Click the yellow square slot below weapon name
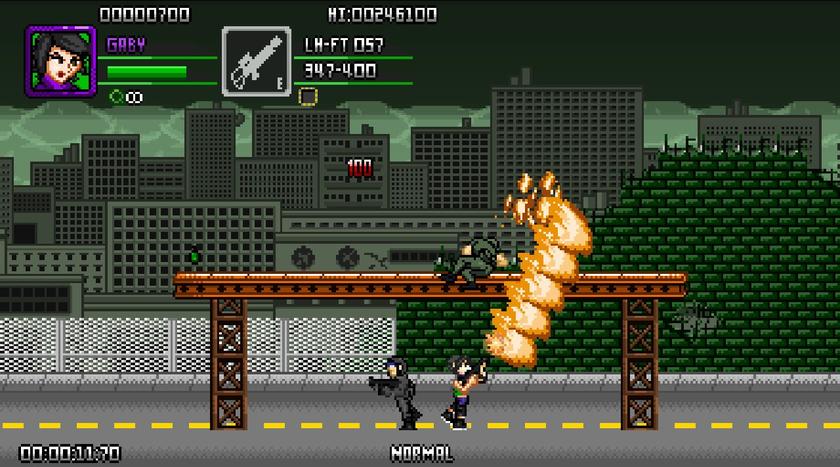 coord(309,96)
